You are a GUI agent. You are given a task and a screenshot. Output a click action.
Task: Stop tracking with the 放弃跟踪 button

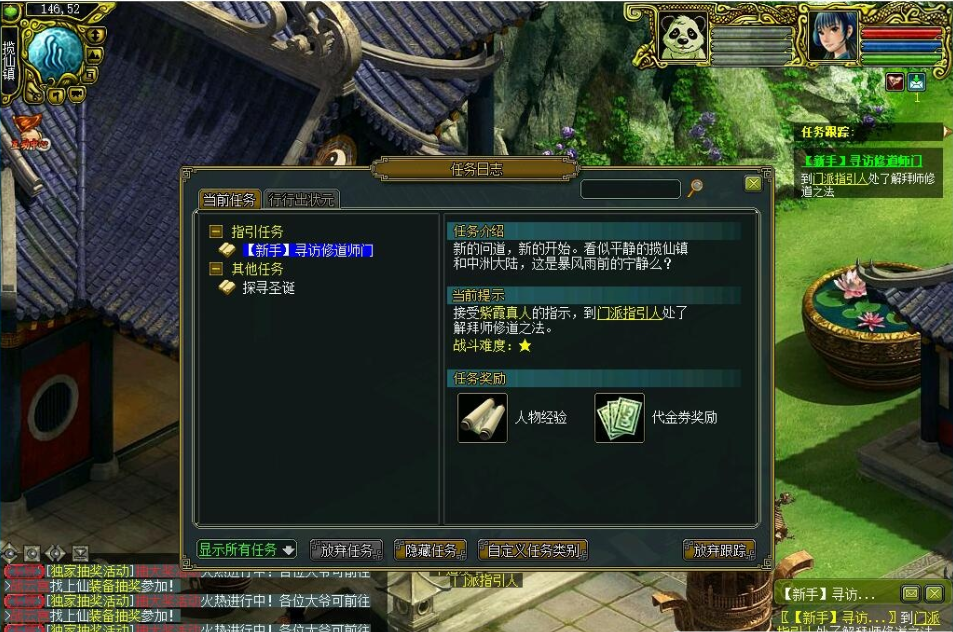(719, 550)
